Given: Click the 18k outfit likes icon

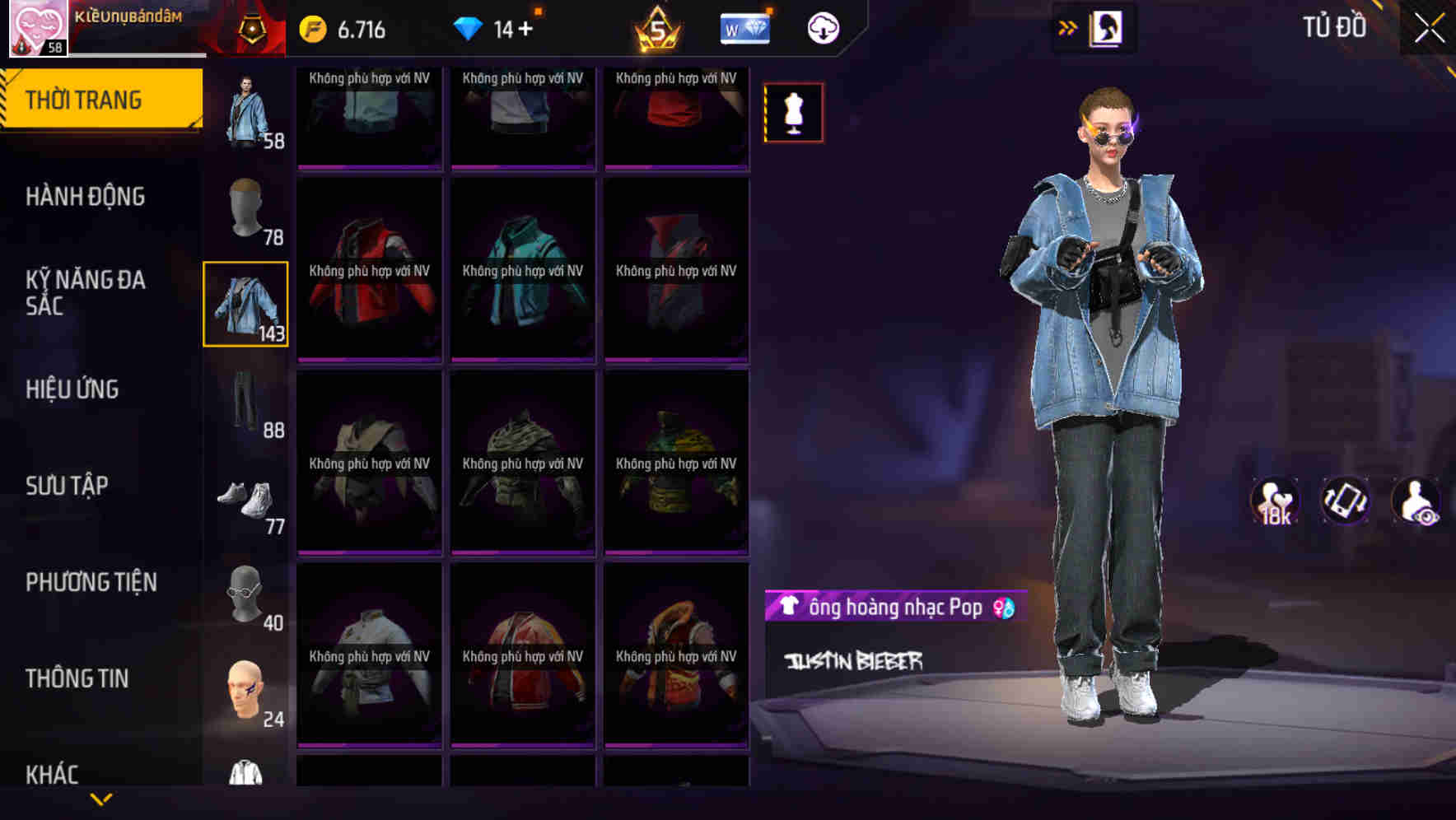Looking at the screenshot, I should click(x=1273, y=502).
